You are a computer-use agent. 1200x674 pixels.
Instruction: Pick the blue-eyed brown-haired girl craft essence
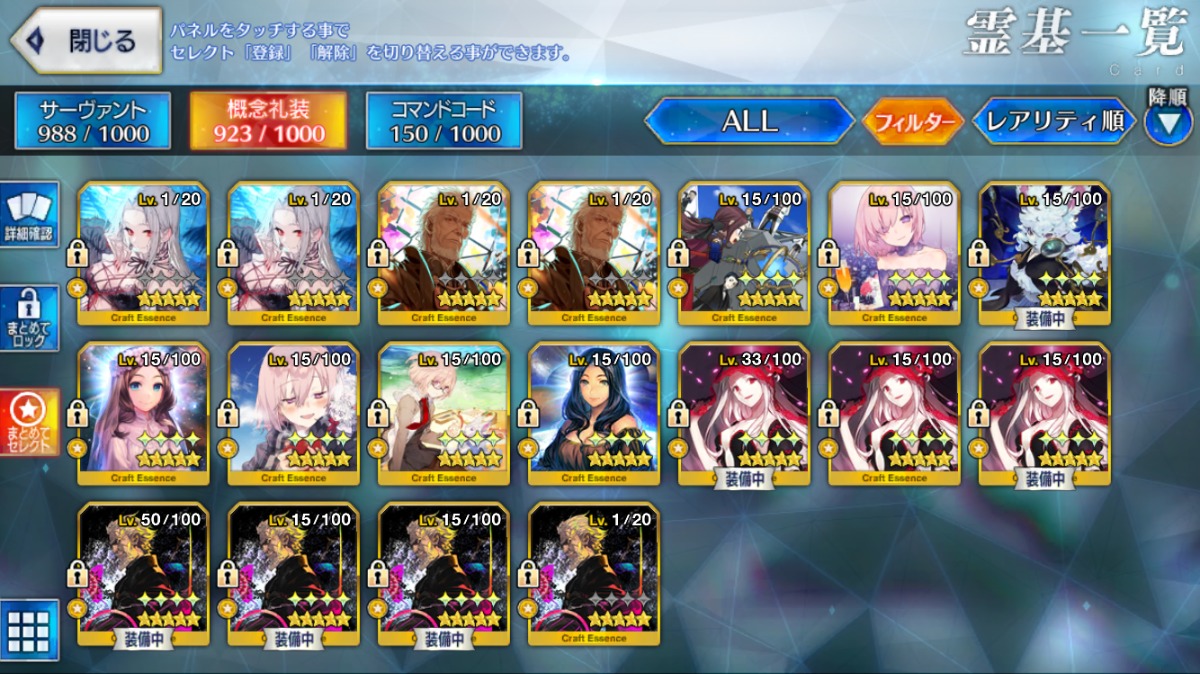(x=143, y=412)
